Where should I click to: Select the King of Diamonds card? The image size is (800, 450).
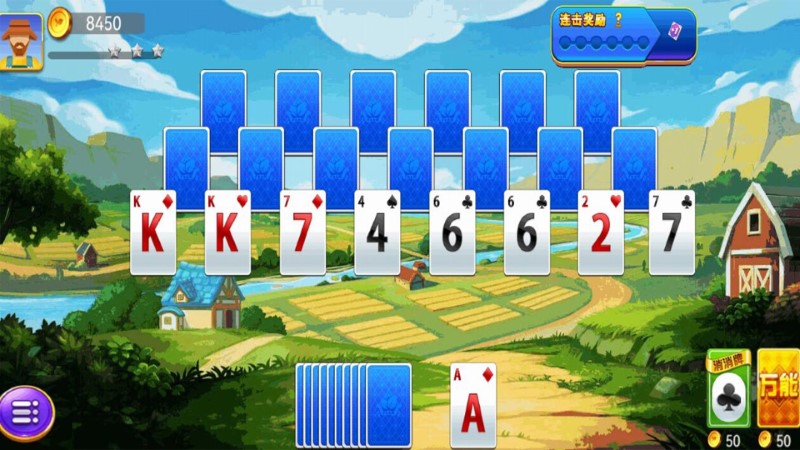[153, 232]
